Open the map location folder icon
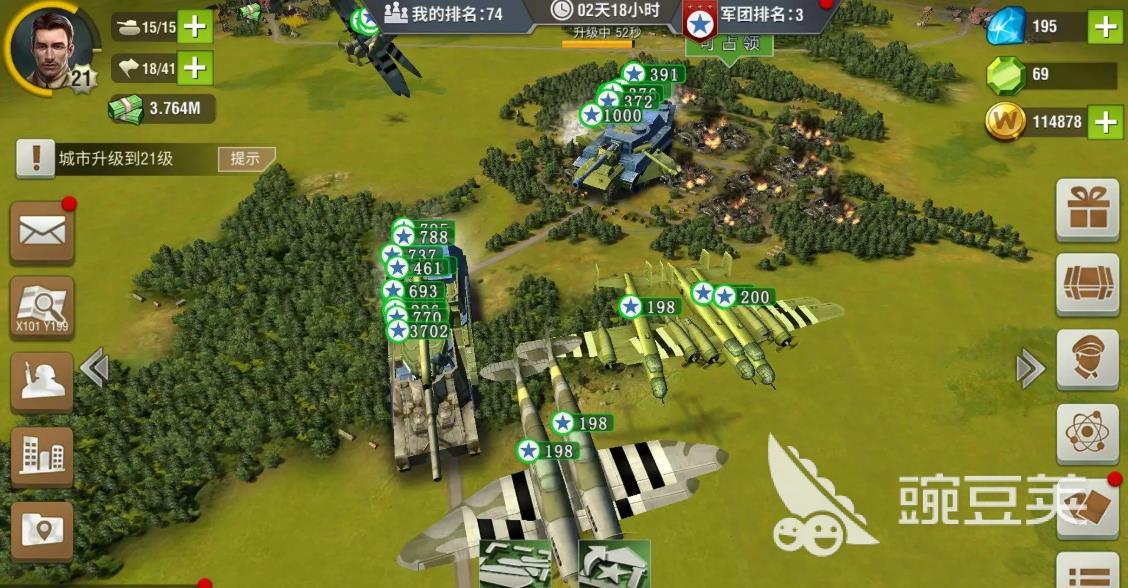This screenshot has height=588, width=1128. pyautogui.click(x=42, y=530)
